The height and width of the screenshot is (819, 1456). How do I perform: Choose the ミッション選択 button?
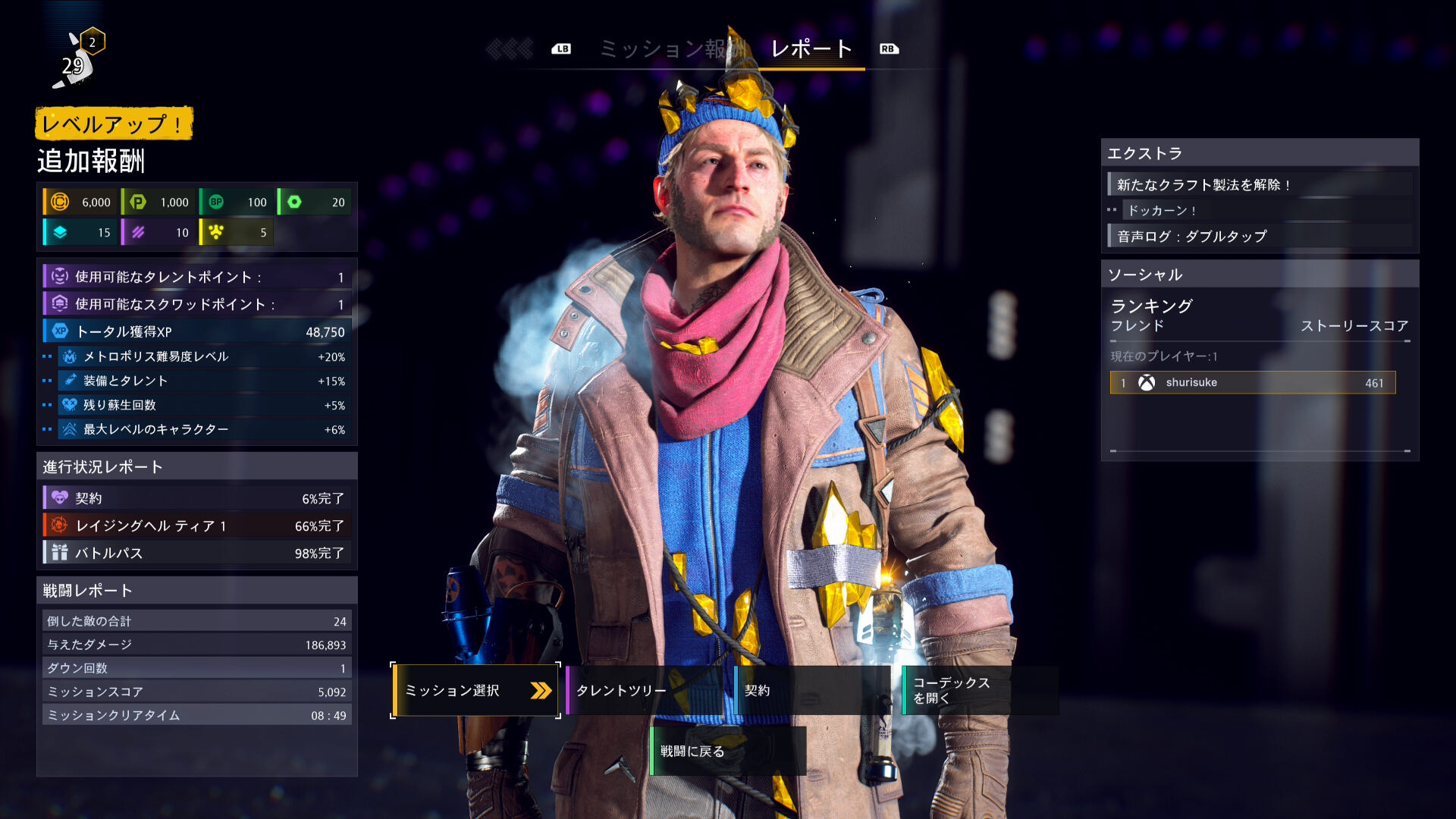click(475, 690)
